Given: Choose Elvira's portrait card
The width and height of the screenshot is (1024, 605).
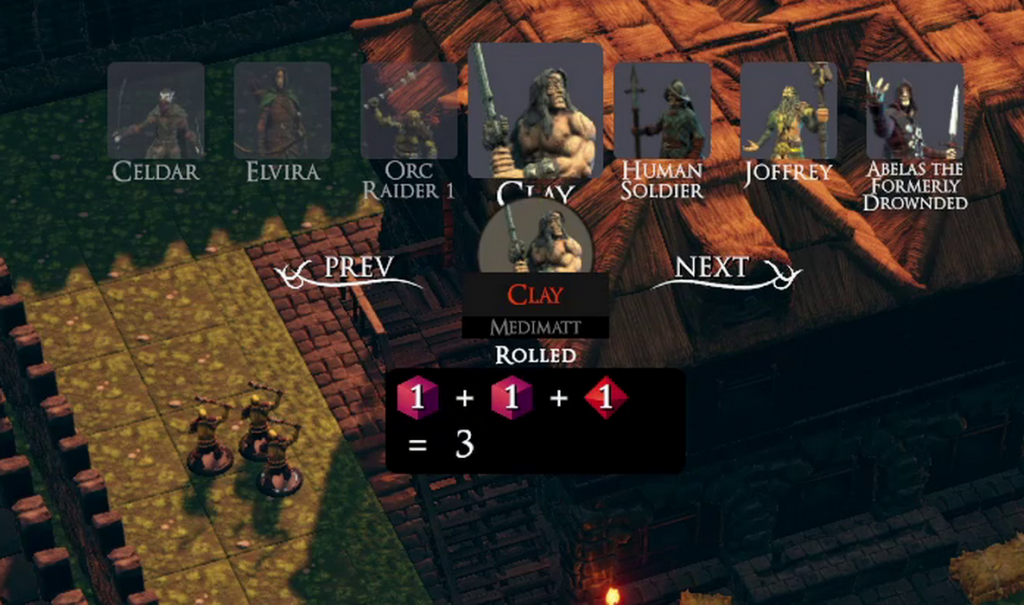Looking at the screenshot, I should point(282,110).
